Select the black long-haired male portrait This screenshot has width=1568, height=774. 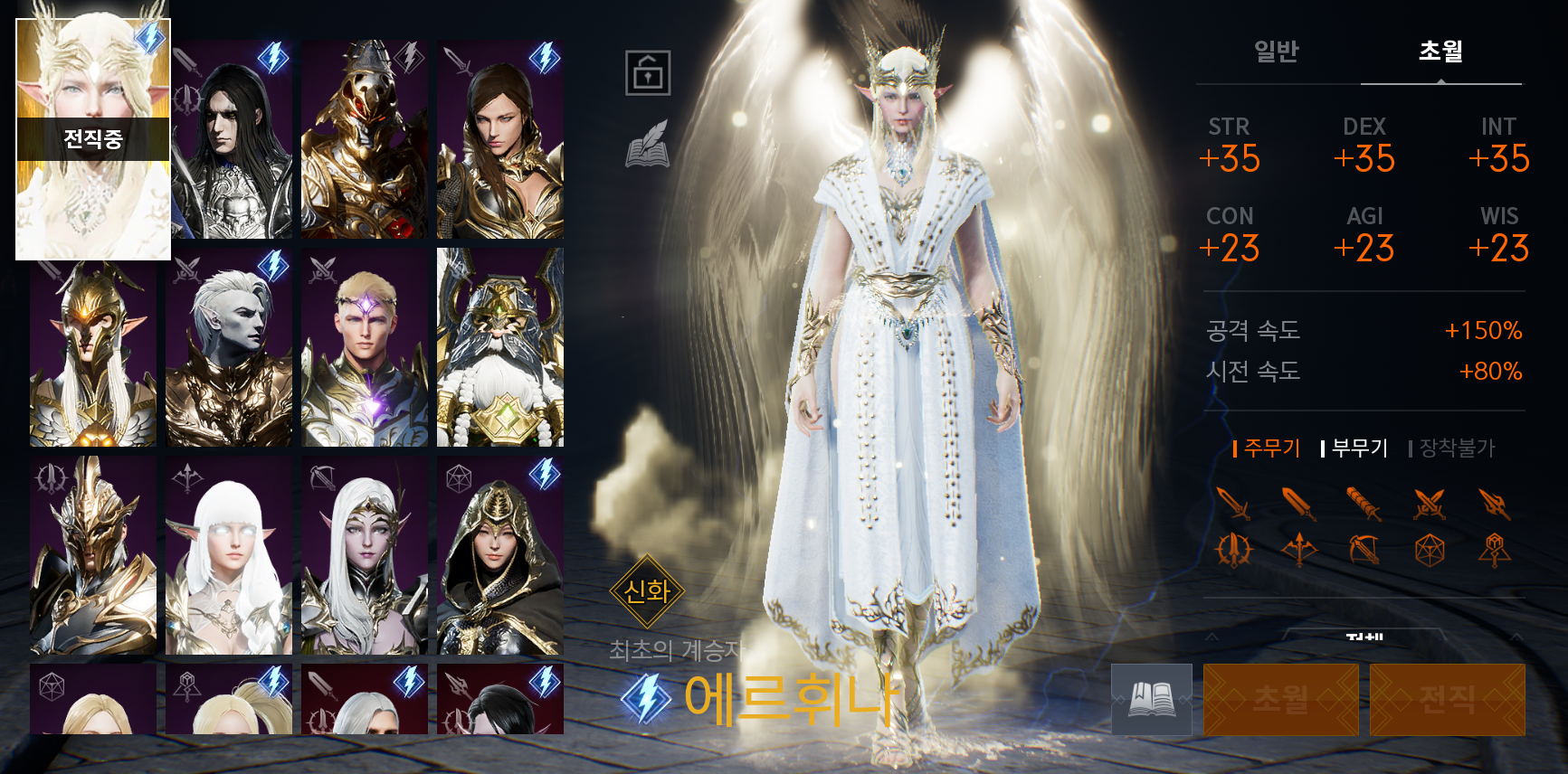coord(232,139)
